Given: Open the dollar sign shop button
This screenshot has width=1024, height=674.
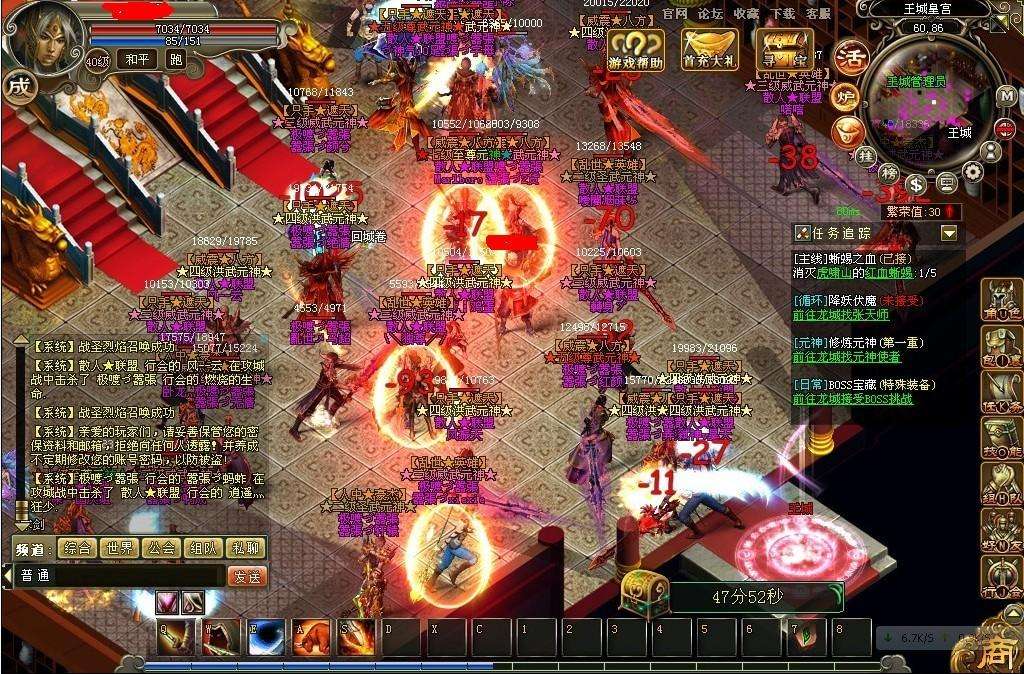Looking at the screenshot, I should 916,184.
